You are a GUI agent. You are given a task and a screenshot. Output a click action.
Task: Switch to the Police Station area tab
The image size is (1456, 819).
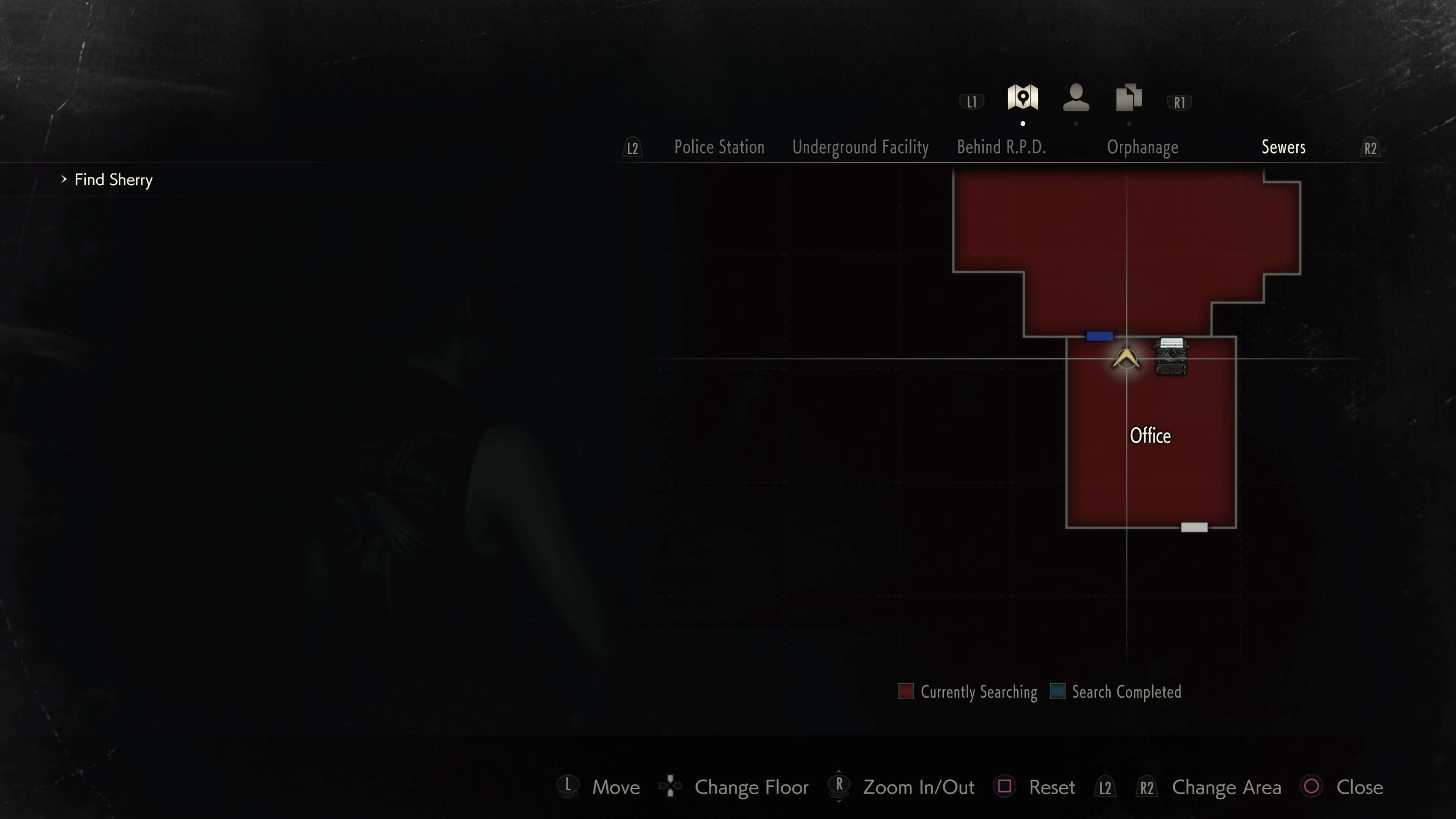pyautogui.click(x=719, y=147)
